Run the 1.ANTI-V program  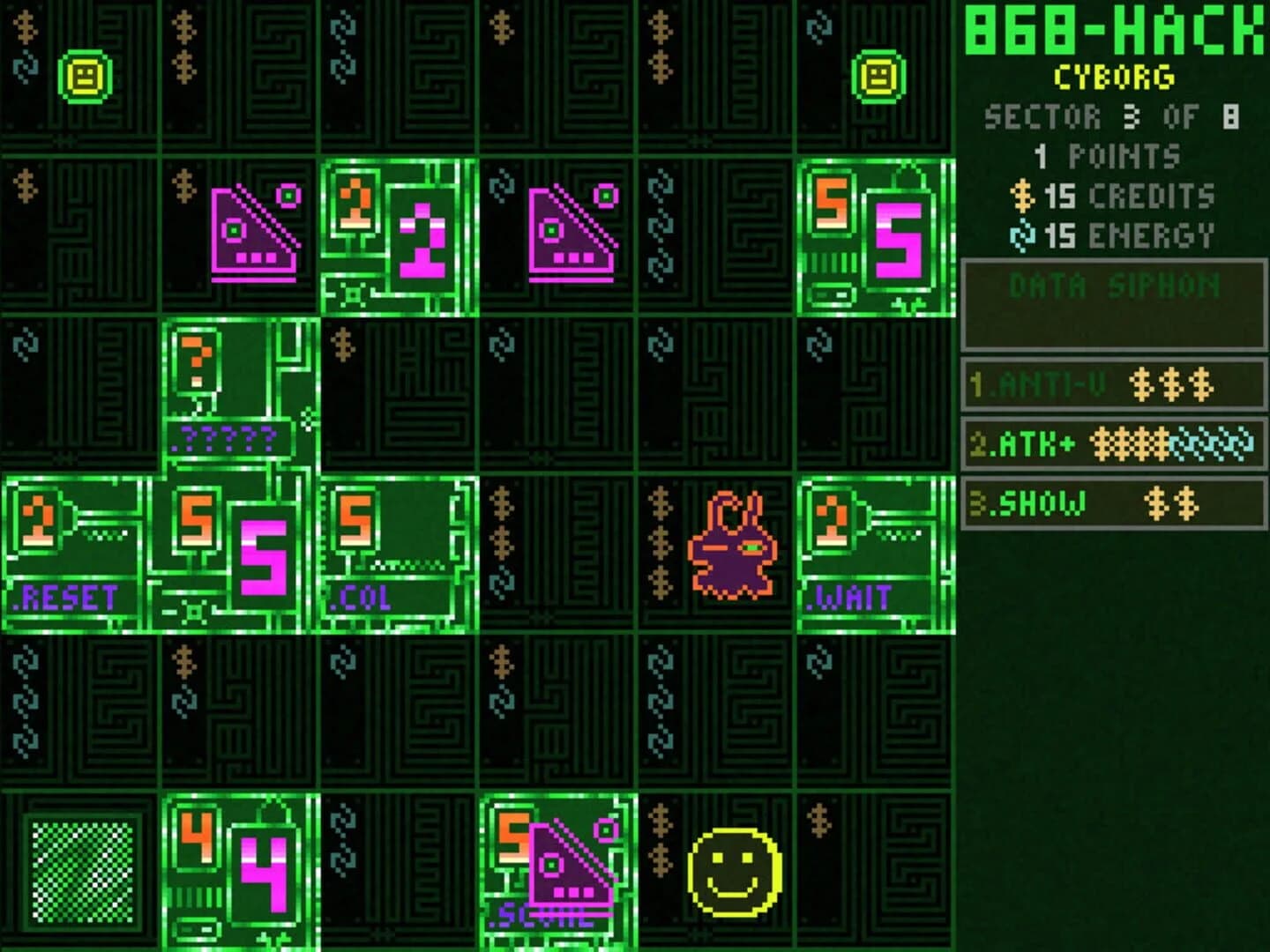pos(1111,383)
